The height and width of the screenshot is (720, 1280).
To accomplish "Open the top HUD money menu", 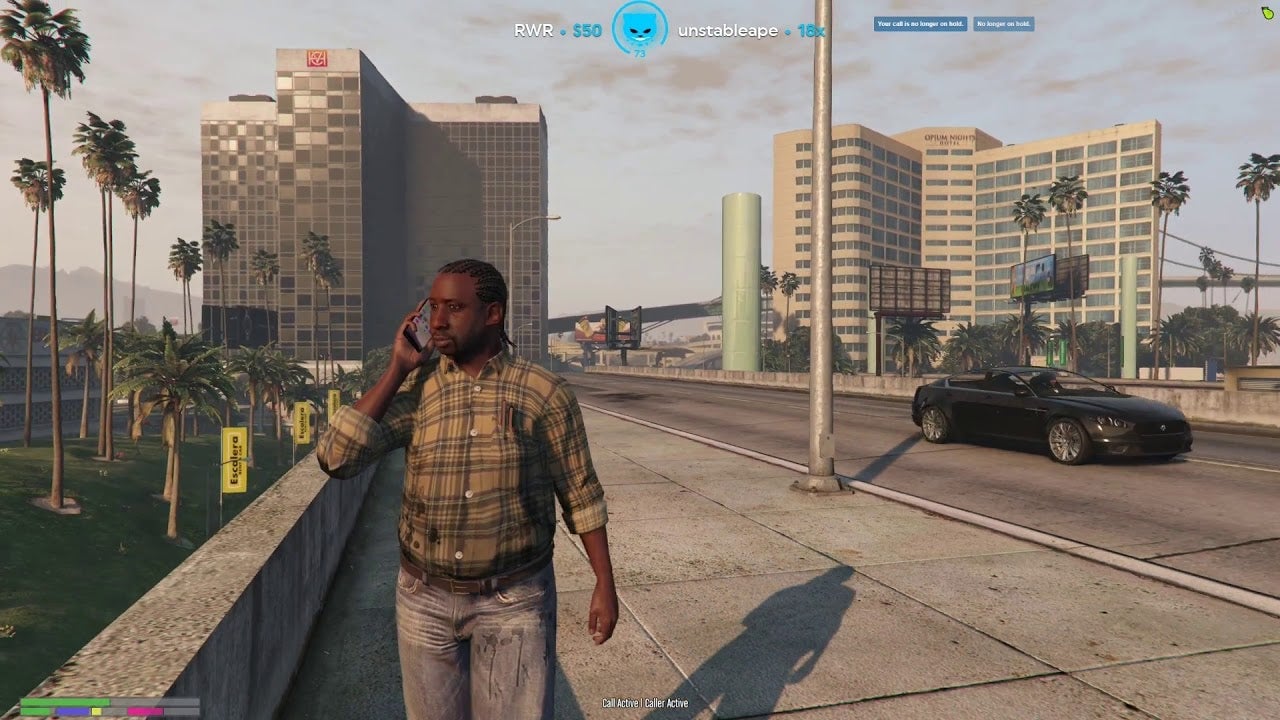I will (x=590, y=30).
